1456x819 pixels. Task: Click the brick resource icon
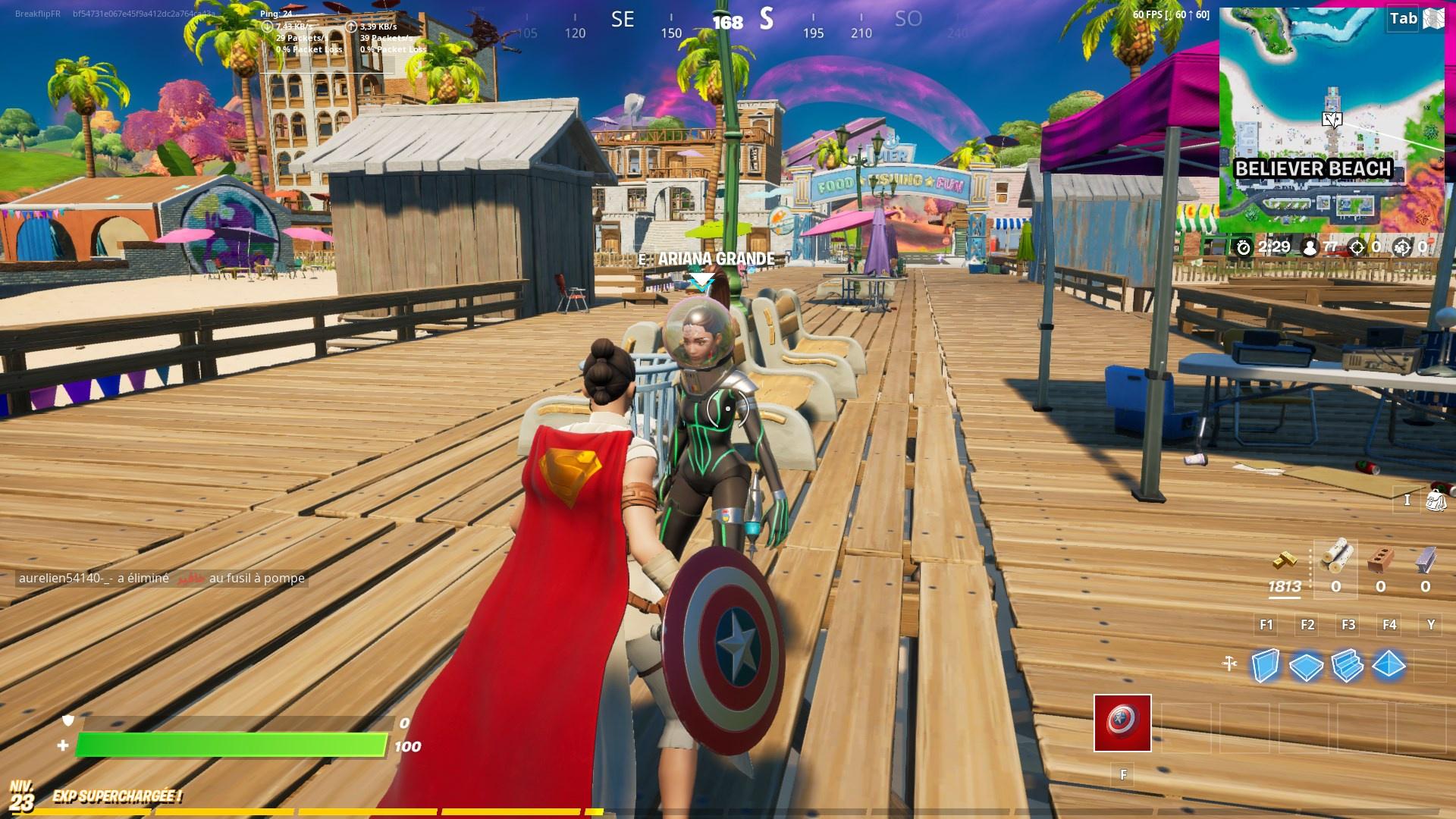[1379, 560]
